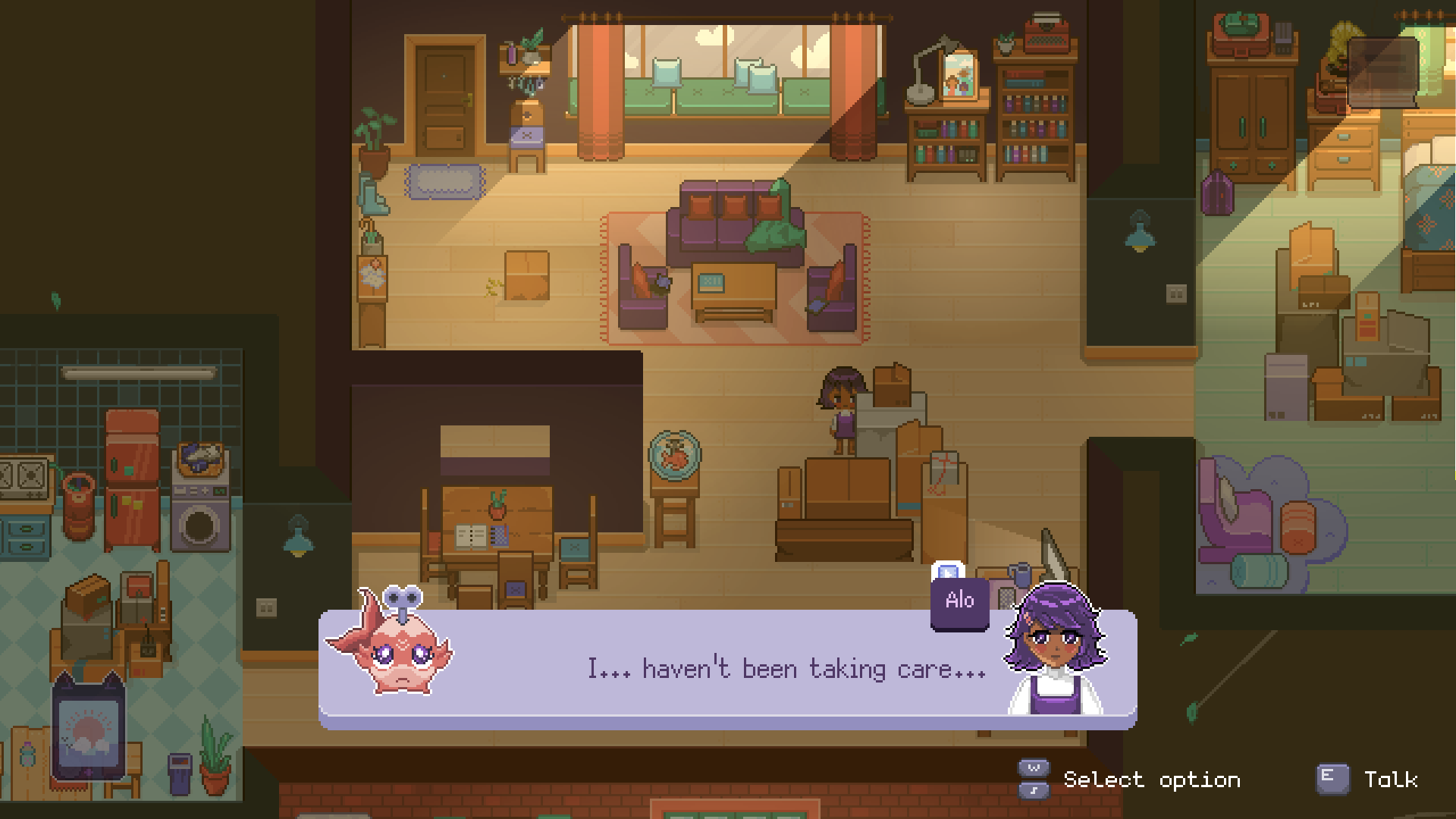
Task: Open the faded note panel in the corner
Action: tap(1383, 72)
